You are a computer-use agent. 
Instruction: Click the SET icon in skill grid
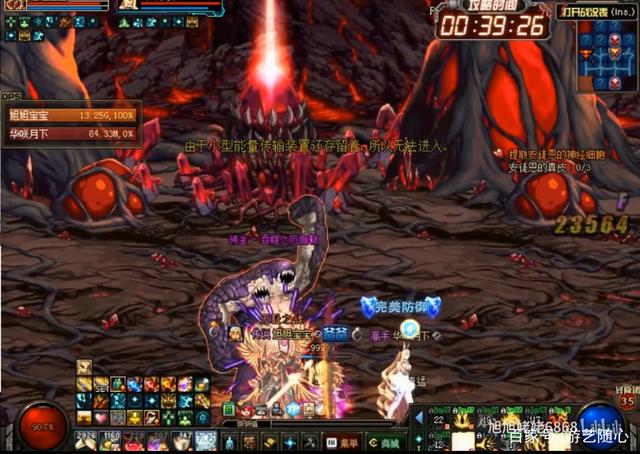[100, 385]
